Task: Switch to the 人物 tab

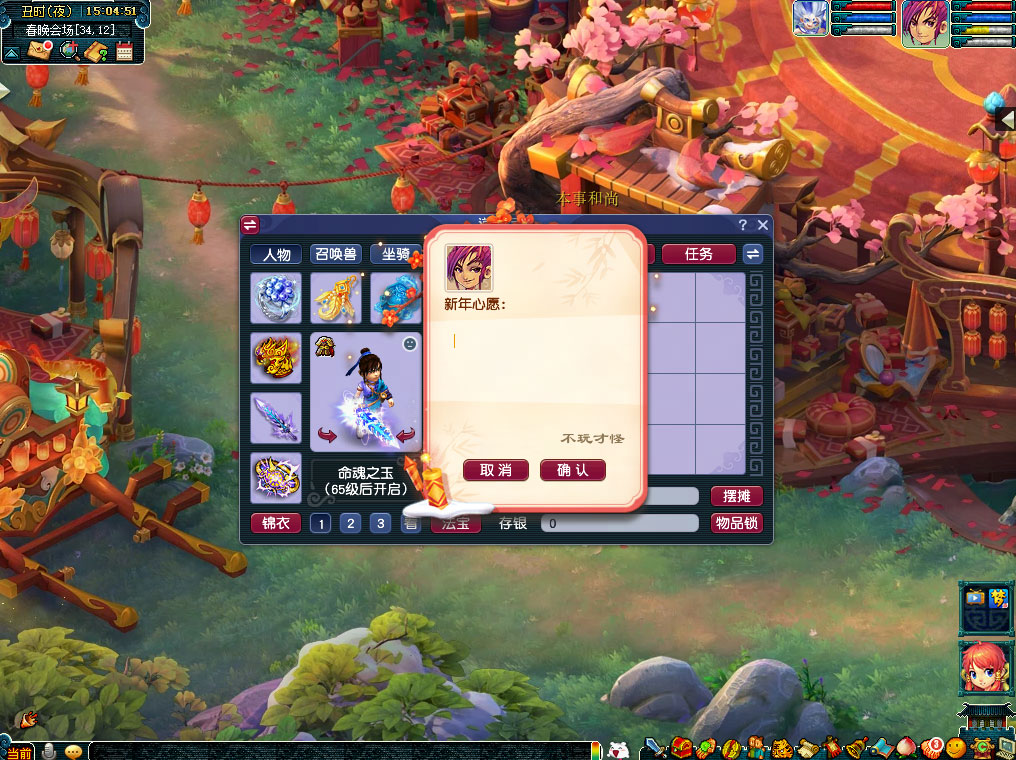Action: point(276,254)
